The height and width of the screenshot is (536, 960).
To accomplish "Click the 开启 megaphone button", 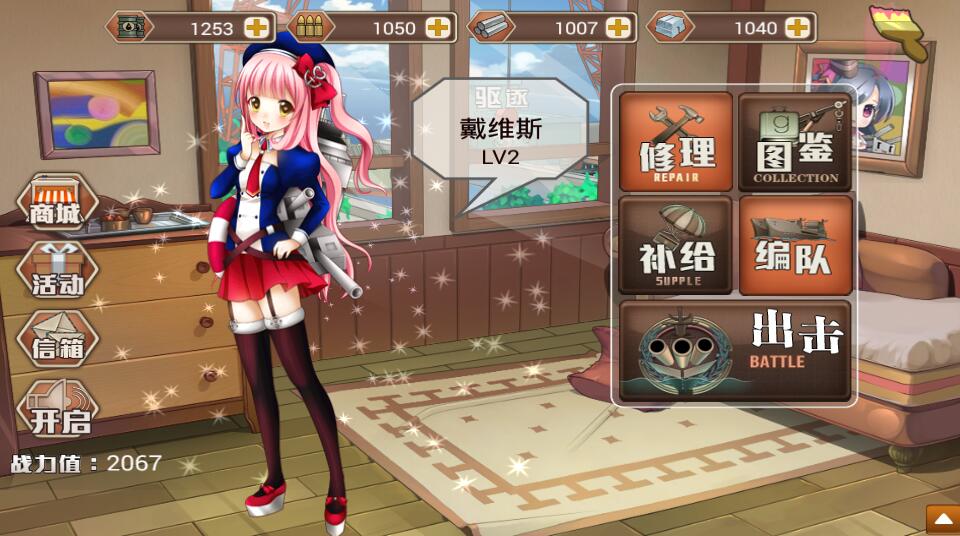I will point(59,409).
